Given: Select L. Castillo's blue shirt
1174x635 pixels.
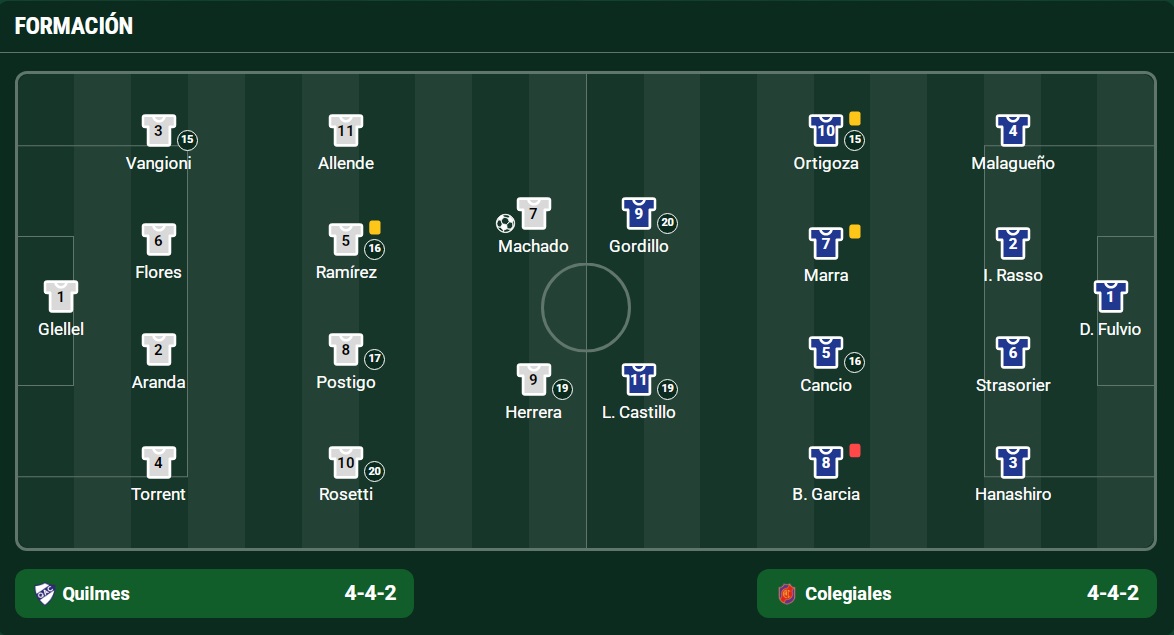Looking at the screenshot, I should point(638,380).
